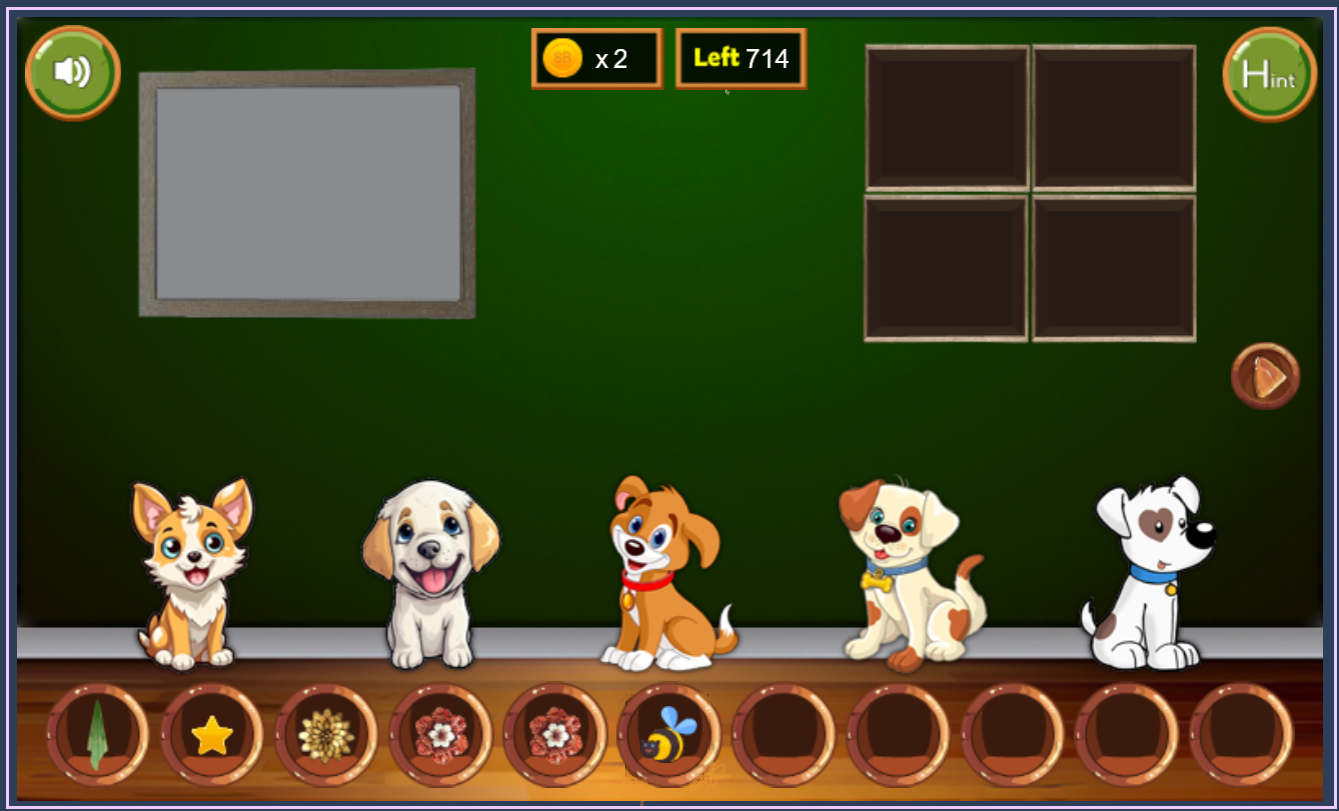
Task: Open the Hint button
Action: click(1269, 74)
